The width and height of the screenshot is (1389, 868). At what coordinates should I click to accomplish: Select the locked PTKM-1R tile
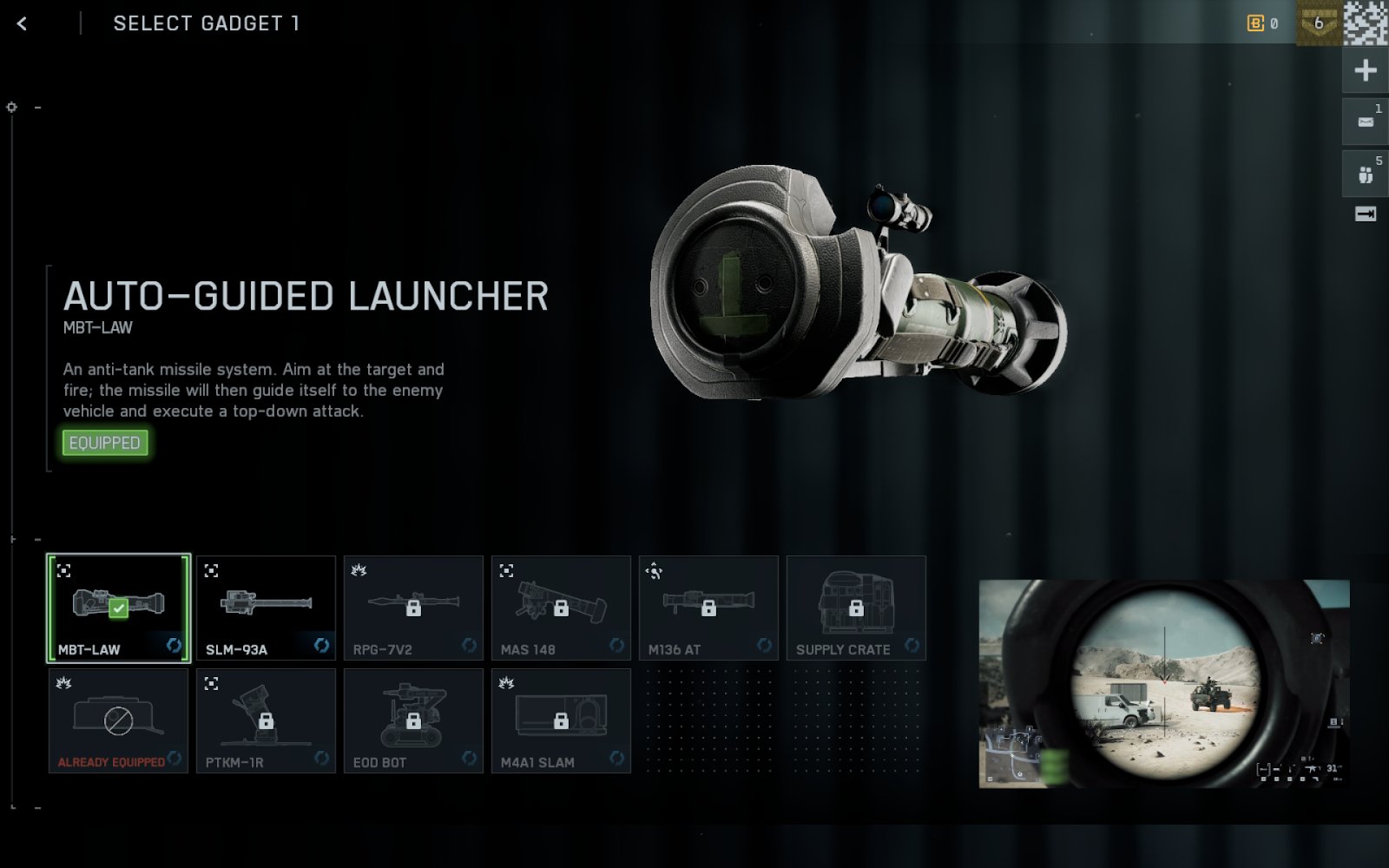click(266, 720)
